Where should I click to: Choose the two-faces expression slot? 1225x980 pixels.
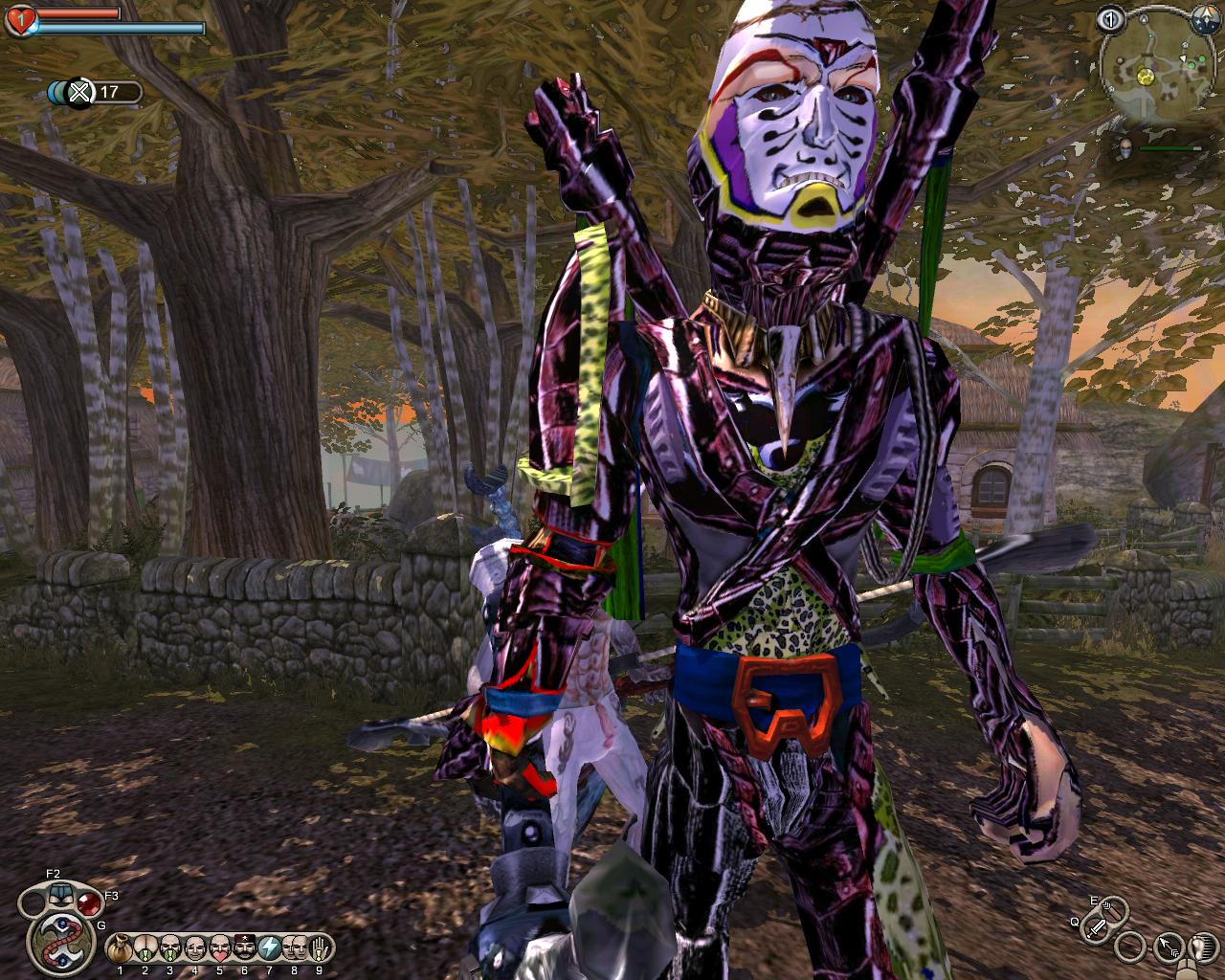point(294,948)
